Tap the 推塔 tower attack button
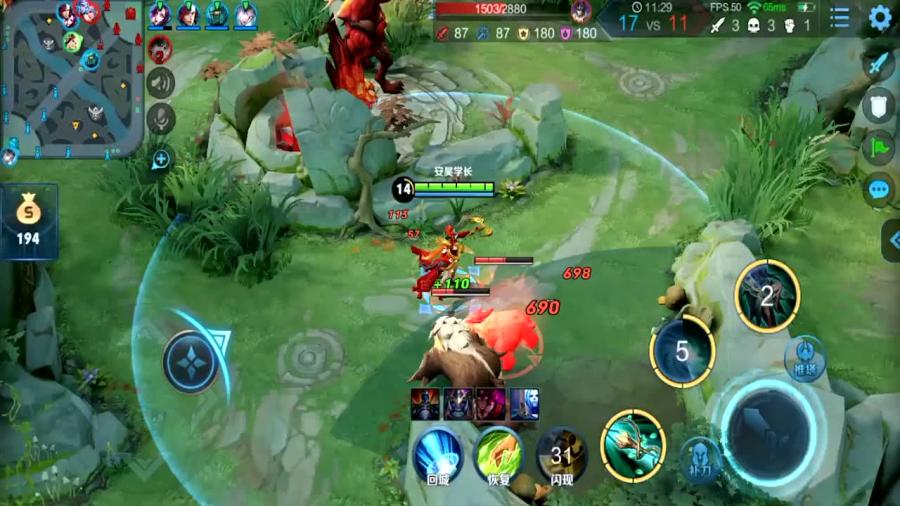 (805, 358)
